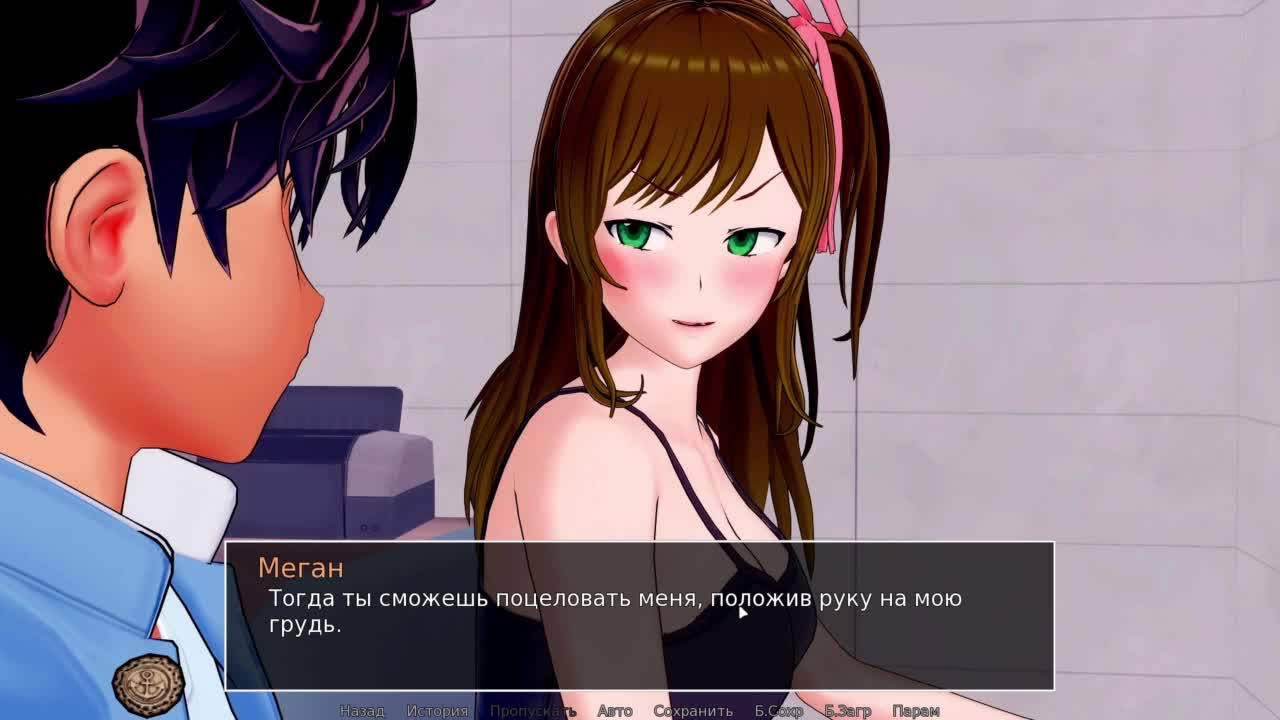The image size is (1280, 720).
Task: Enable Авто auto-advance mode
Action: [615, 711]
